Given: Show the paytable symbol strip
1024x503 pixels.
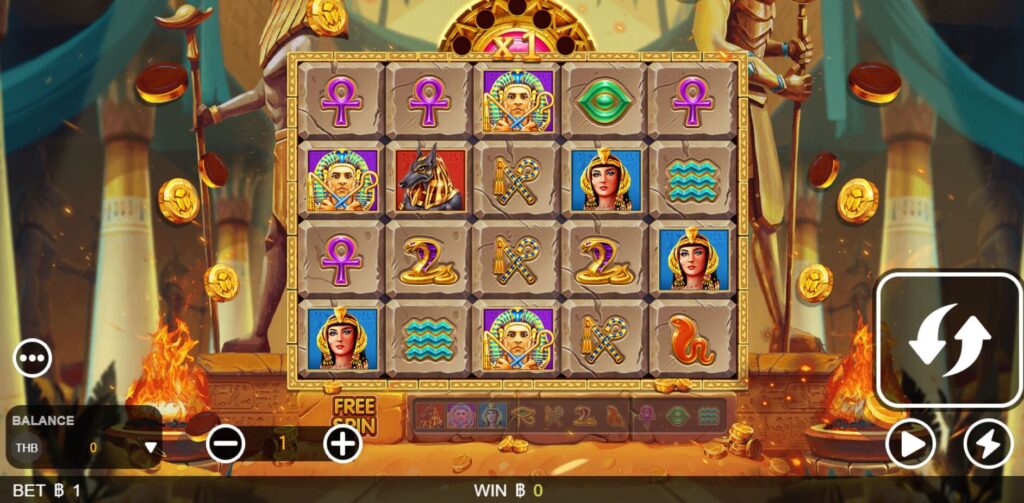Looking at the screenshot, I should point(569,416).
